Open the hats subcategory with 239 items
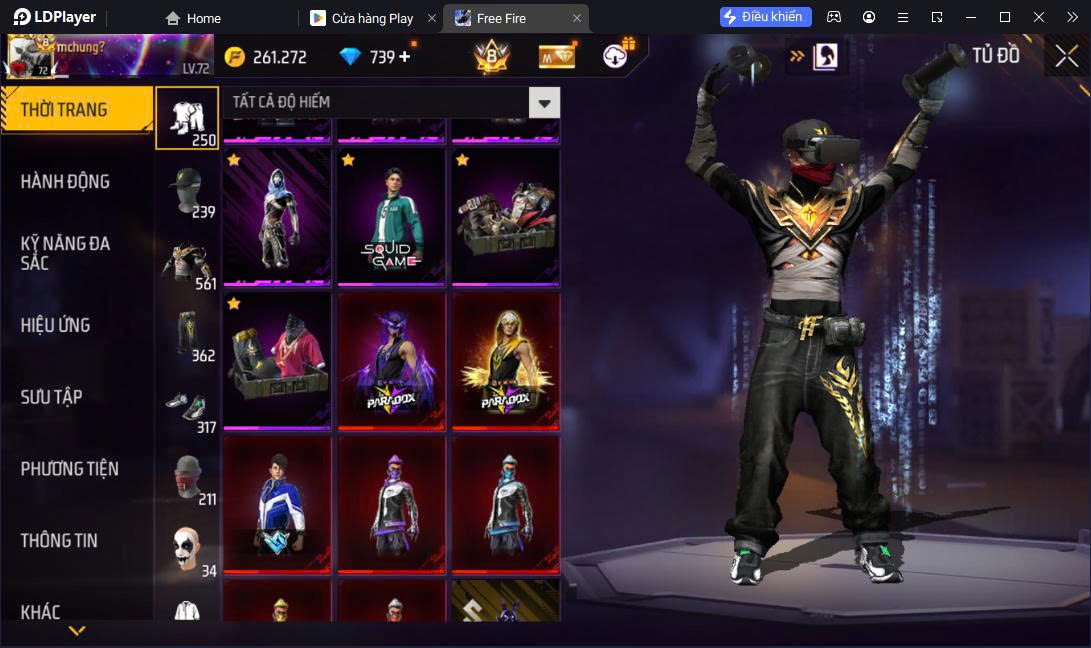This screenshot has height=648, width=1091. (x=187, y=191)
